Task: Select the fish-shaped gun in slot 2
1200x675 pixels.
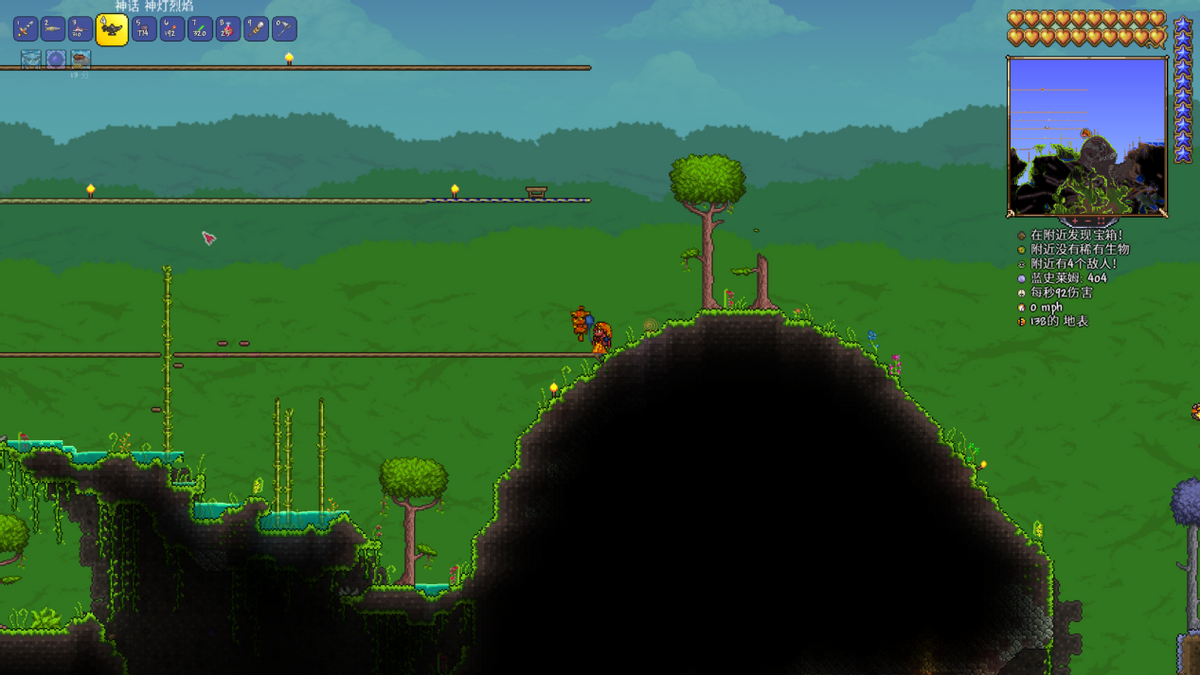Action: point(53,29)
